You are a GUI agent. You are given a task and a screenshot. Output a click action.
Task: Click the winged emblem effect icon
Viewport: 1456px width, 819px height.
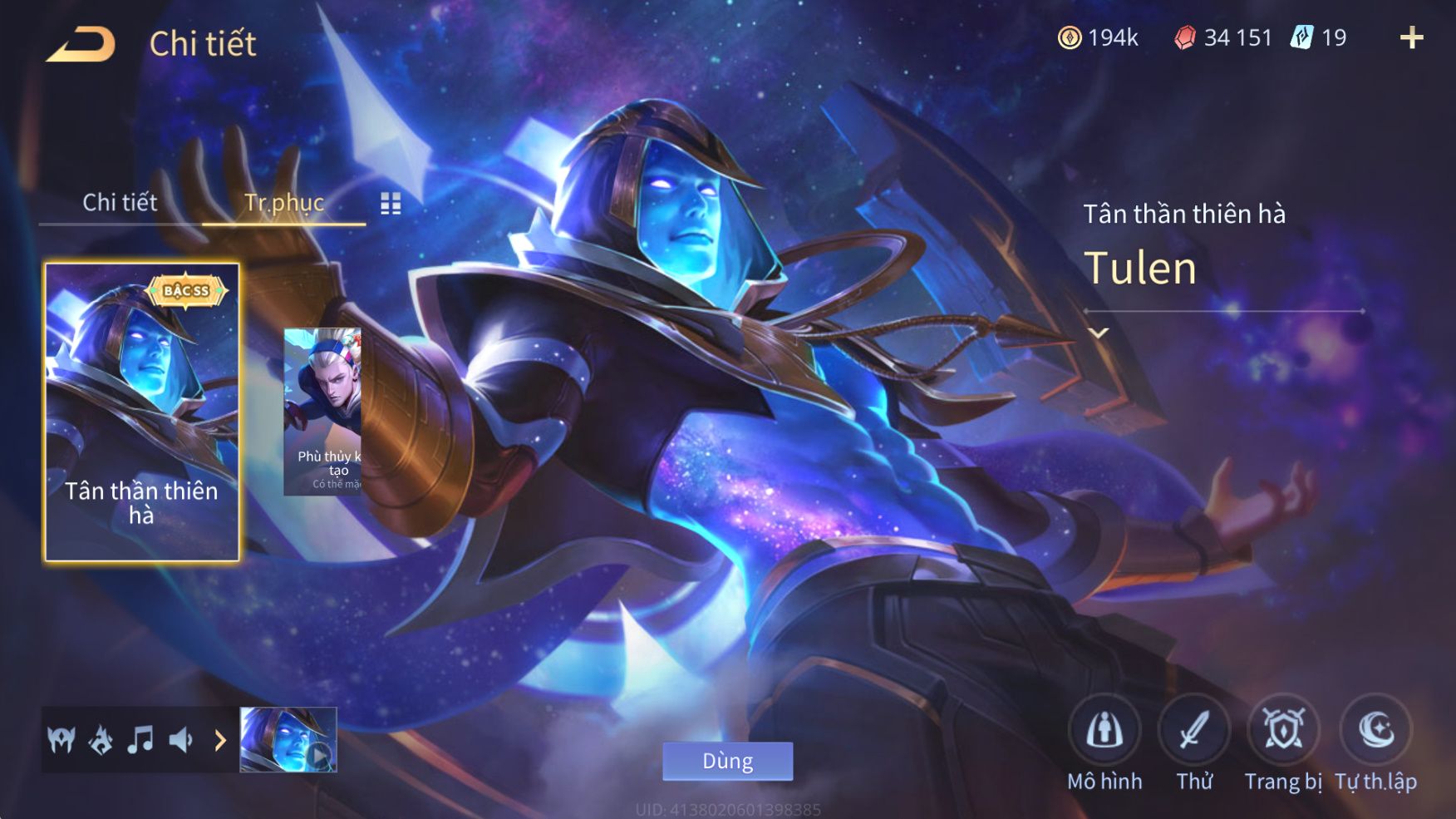(61, 739)
